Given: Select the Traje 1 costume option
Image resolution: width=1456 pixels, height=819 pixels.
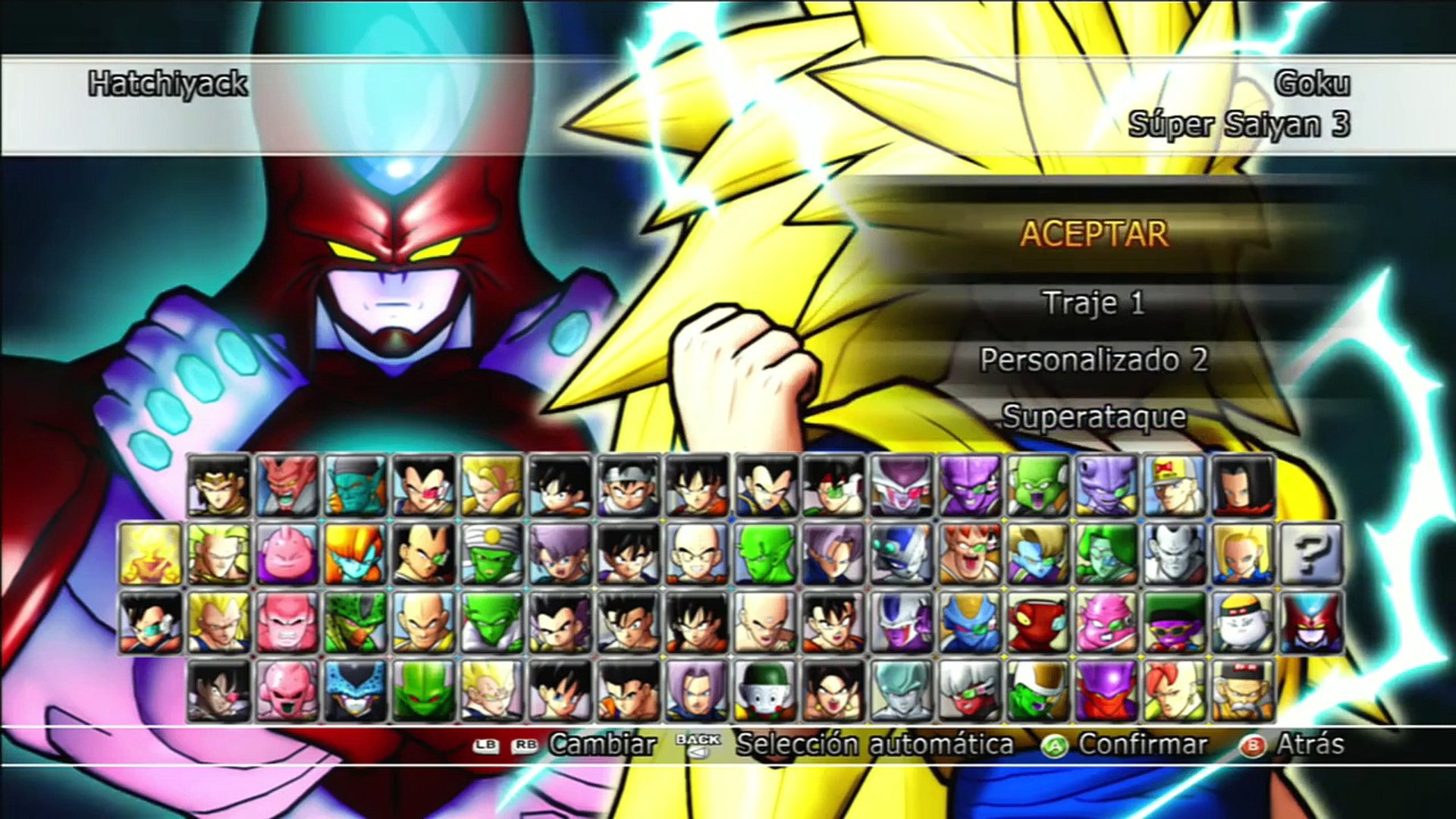Looking at the screenshot, I should pyautogui.click(x=1094, y=303).
